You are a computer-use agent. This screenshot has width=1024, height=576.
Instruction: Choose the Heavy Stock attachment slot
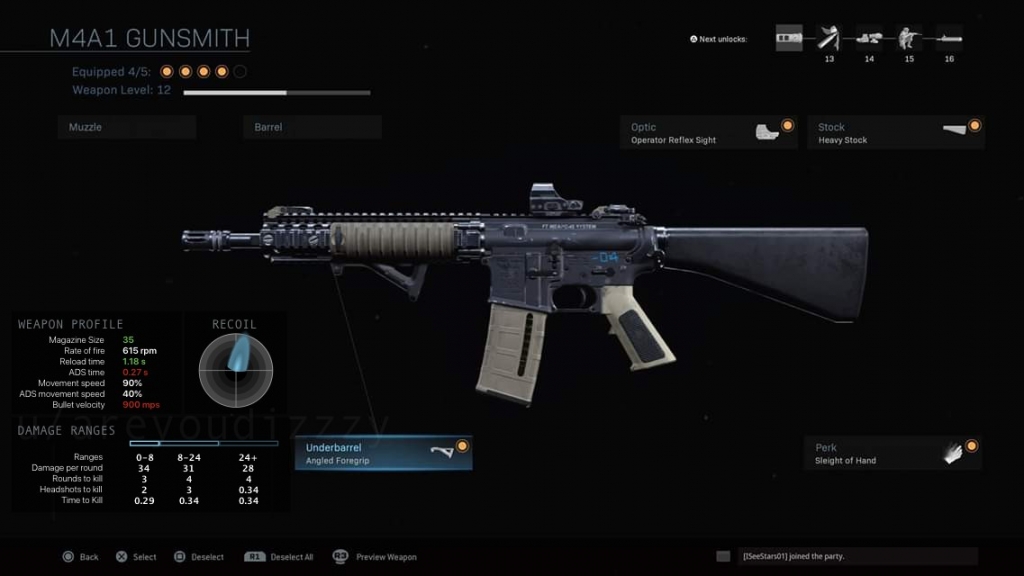pyautogui.click(x=895, y=132)
